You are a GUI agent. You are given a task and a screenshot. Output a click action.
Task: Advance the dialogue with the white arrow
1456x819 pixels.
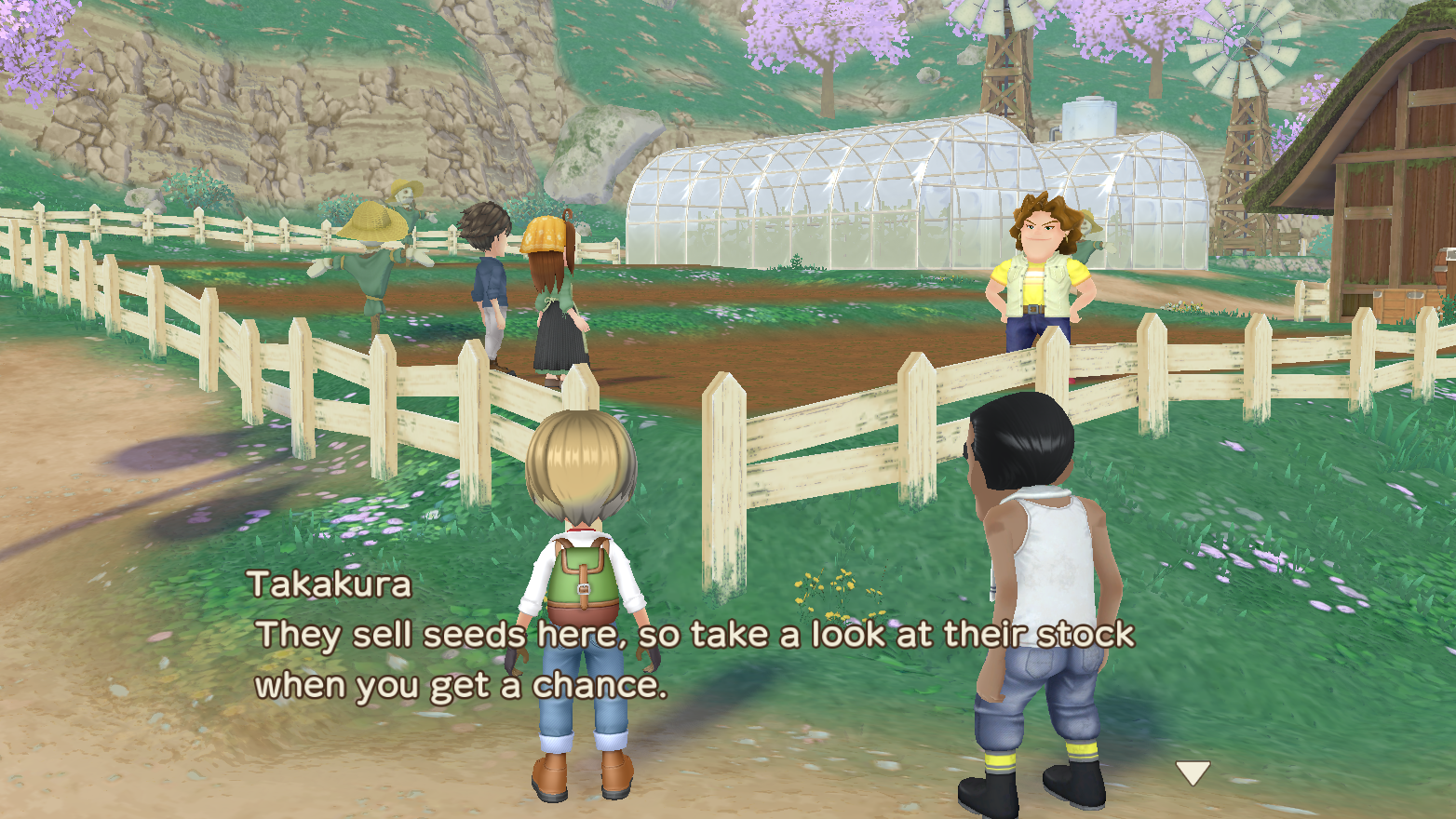(x=1192, y=772)
